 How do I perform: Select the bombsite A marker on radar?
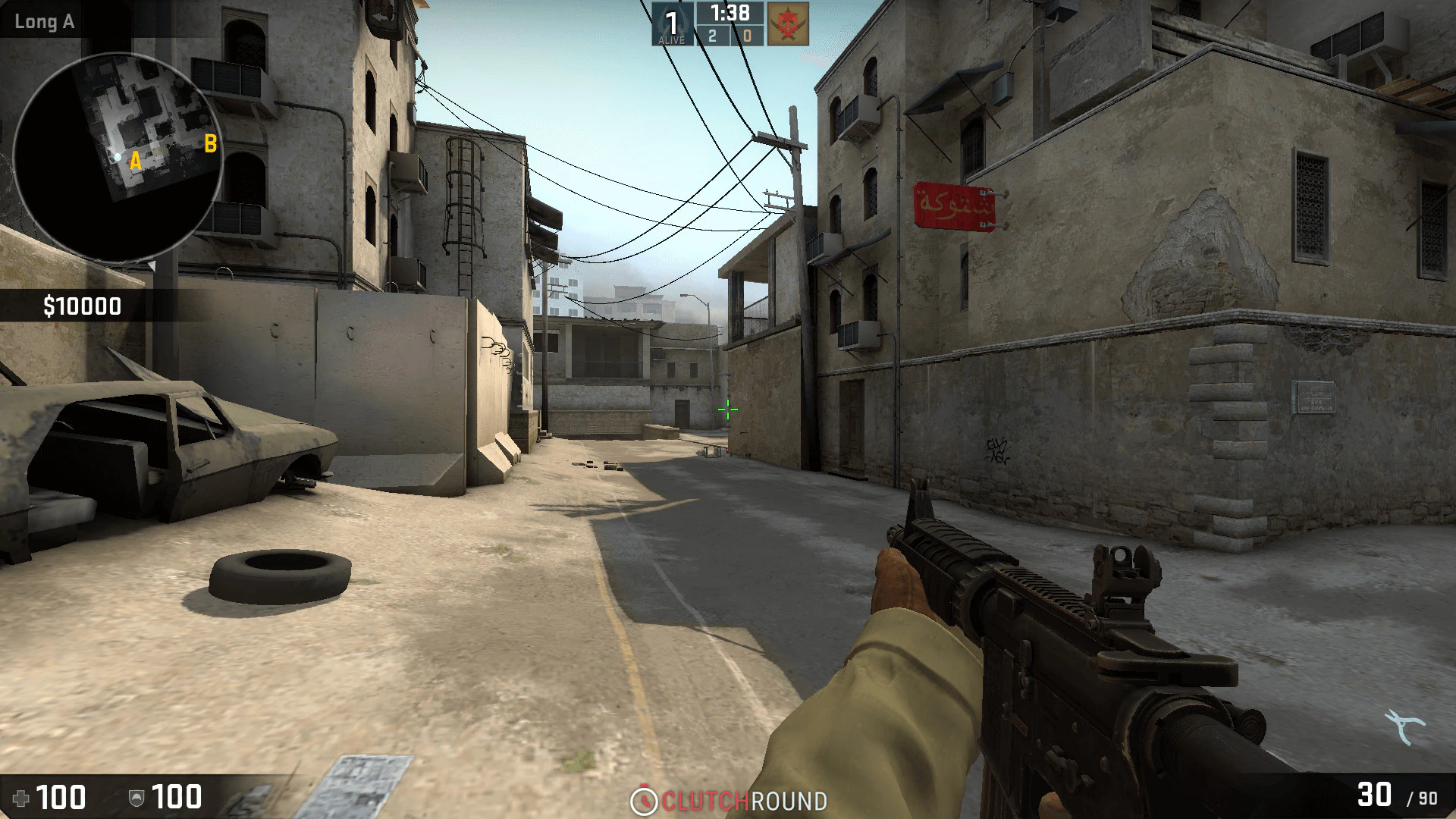136,161
